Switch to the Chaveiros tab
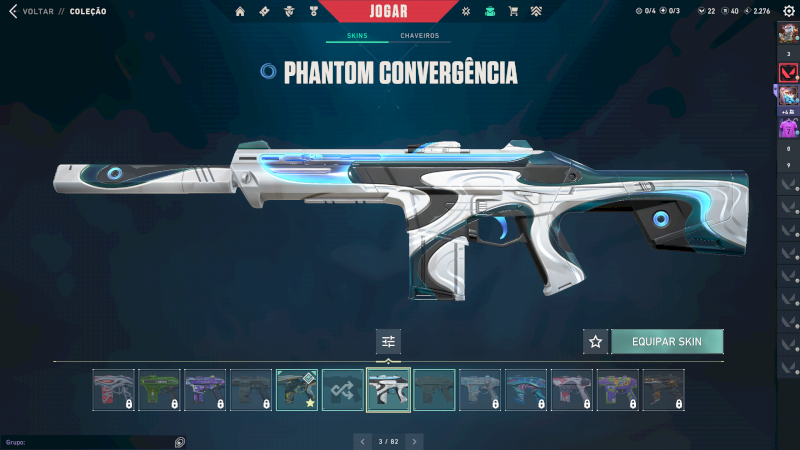Screen dimensions: 800x450 pyautogui.click(x=420, y=36)
